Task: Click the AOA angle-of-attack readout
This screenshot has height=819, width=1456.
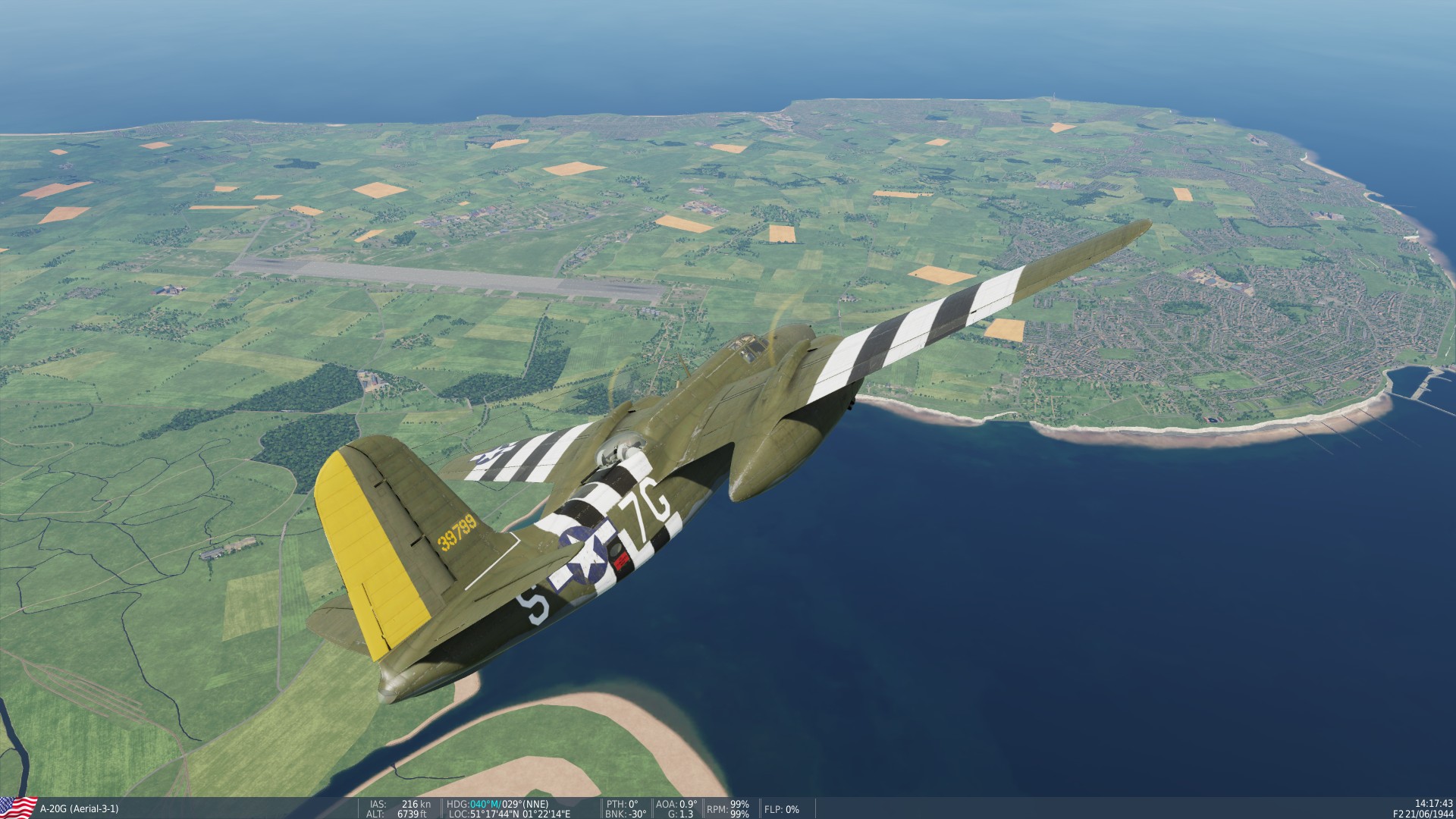Action: coord(675,802)
